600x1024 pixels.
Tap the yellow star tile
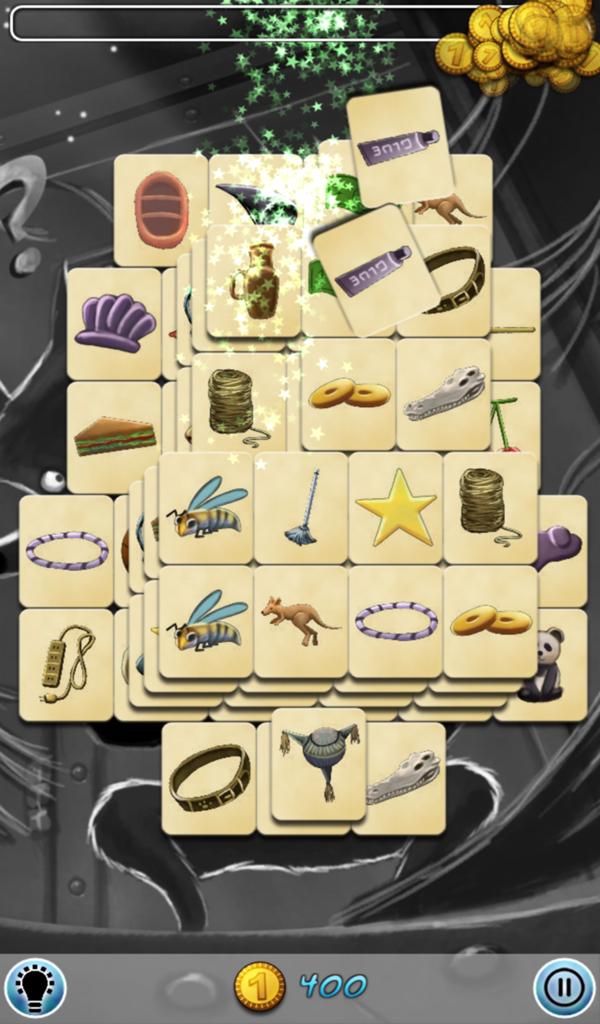(x=396, y=509)
